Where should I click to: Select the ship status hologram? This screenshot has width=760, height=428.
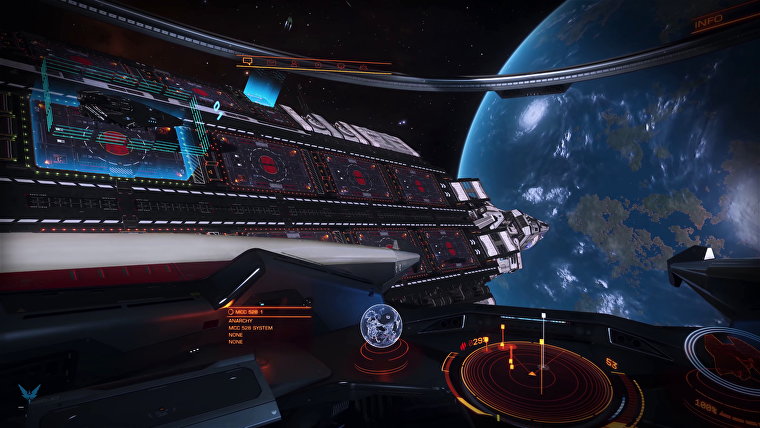coord(728,359)
